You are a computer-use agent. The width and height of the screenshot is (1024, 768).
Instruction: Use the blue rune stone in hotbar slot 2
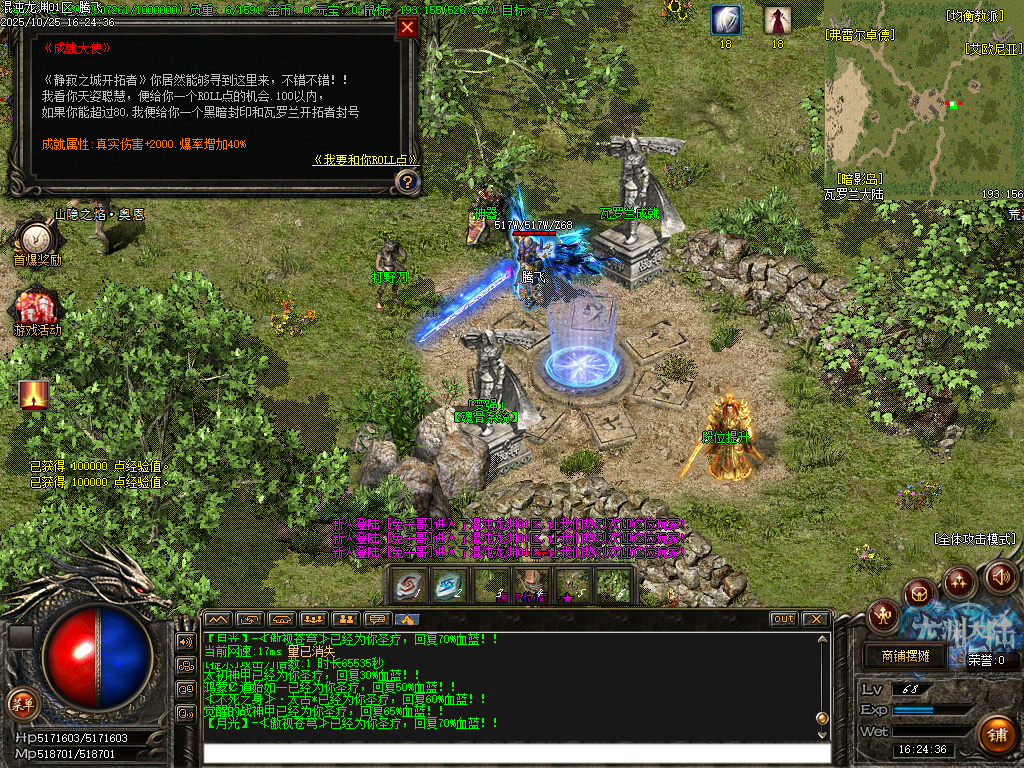tap(450, 585)
